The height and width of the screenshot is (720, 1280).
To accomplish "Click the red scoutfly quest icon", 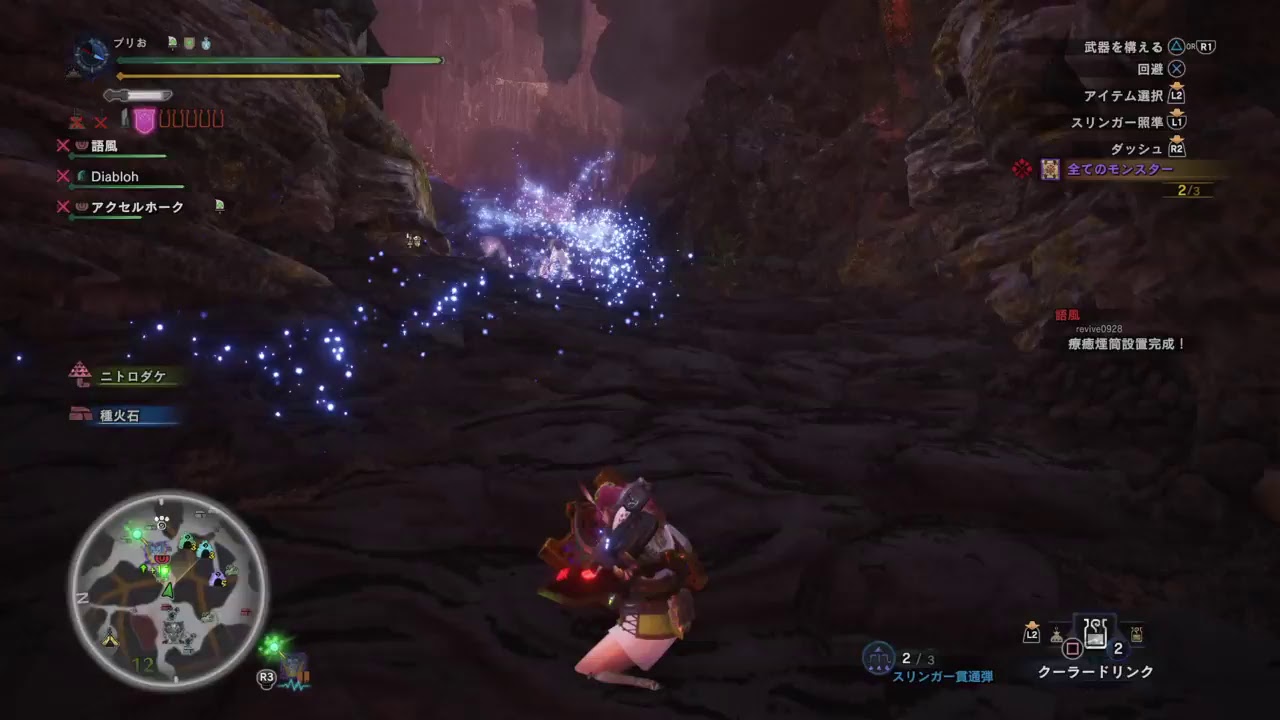I will [x=1020, y=171].
